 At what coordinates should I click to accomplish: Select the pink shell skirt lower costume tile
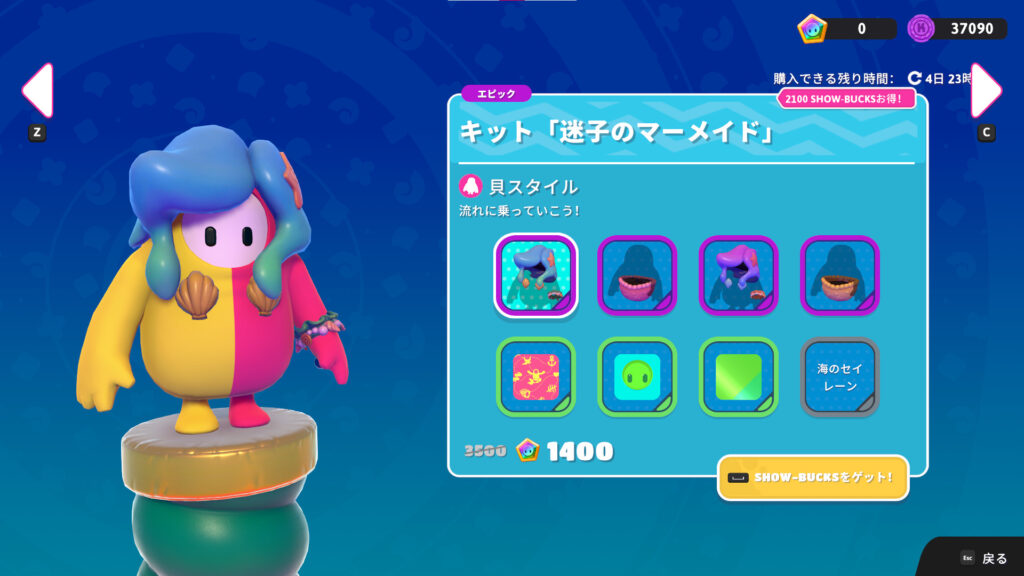coord(637,275)
